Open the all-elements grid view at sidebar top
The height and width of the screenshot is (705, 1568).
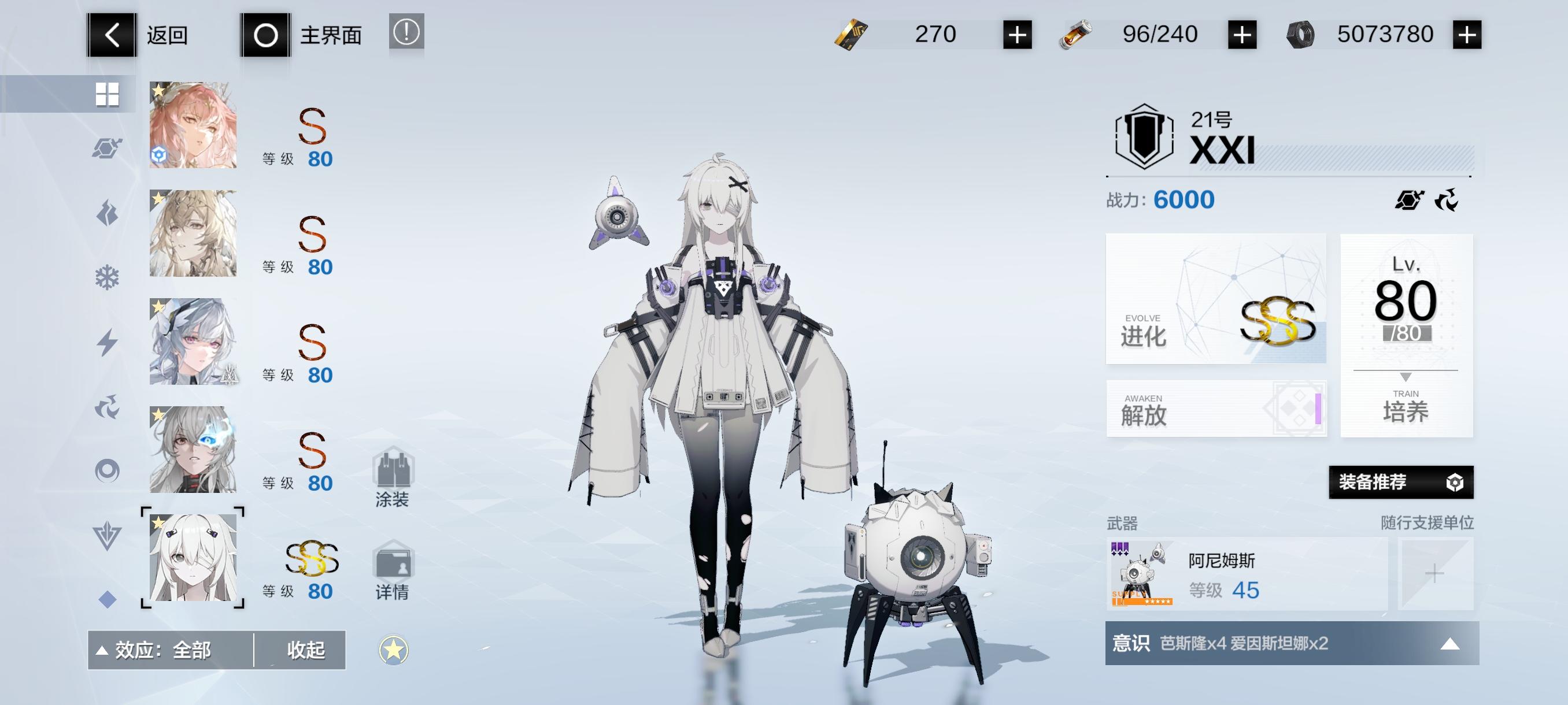coord(108,94)
